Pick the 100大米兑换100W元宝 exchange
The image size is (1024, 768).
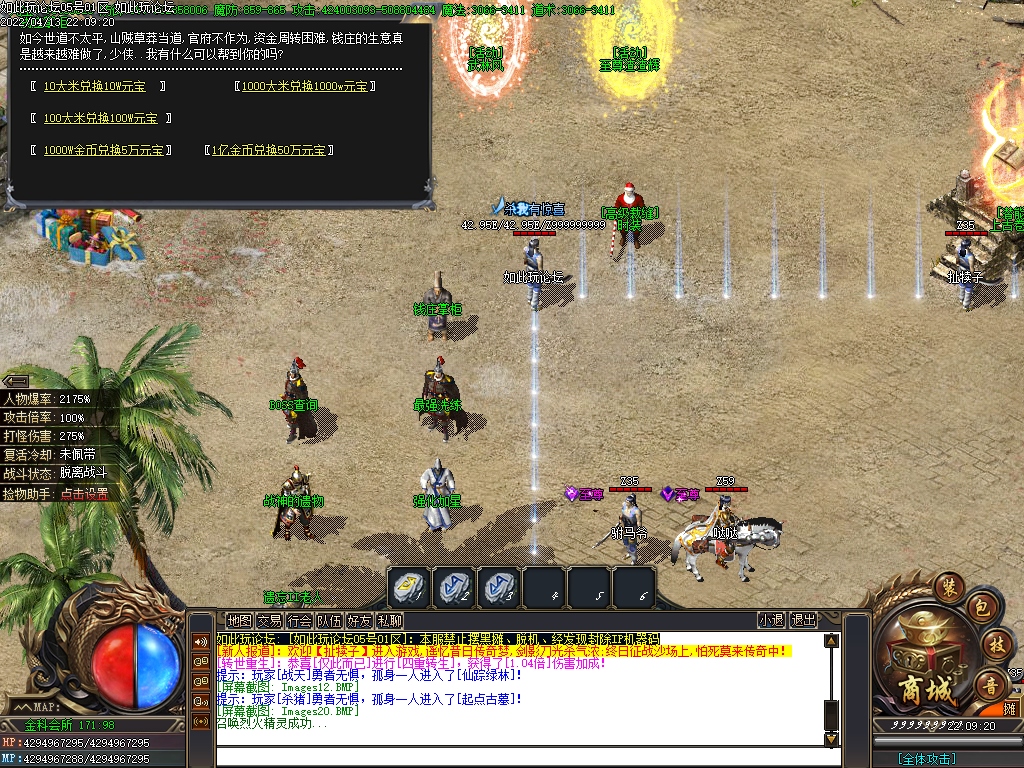pos(100,119)
